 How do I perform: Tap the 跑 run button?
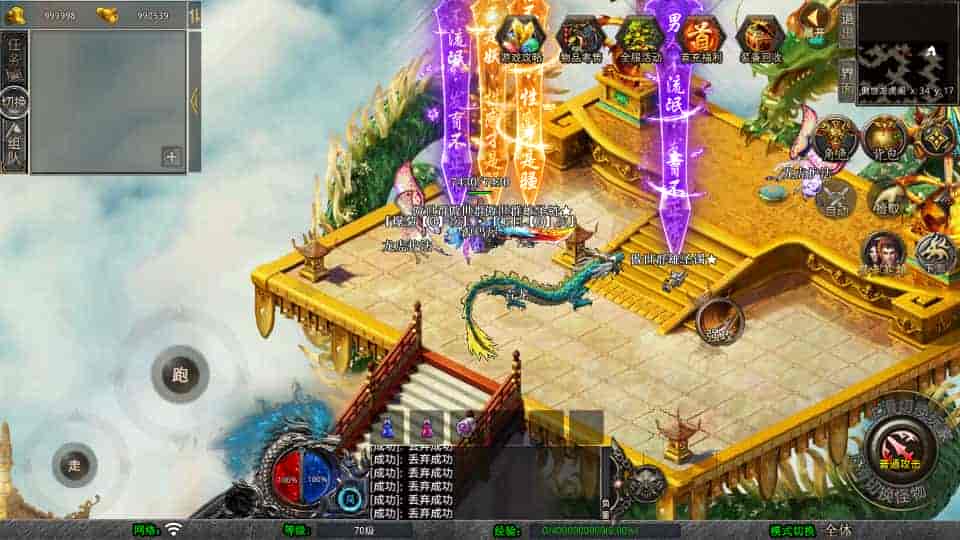coord(180,375)
